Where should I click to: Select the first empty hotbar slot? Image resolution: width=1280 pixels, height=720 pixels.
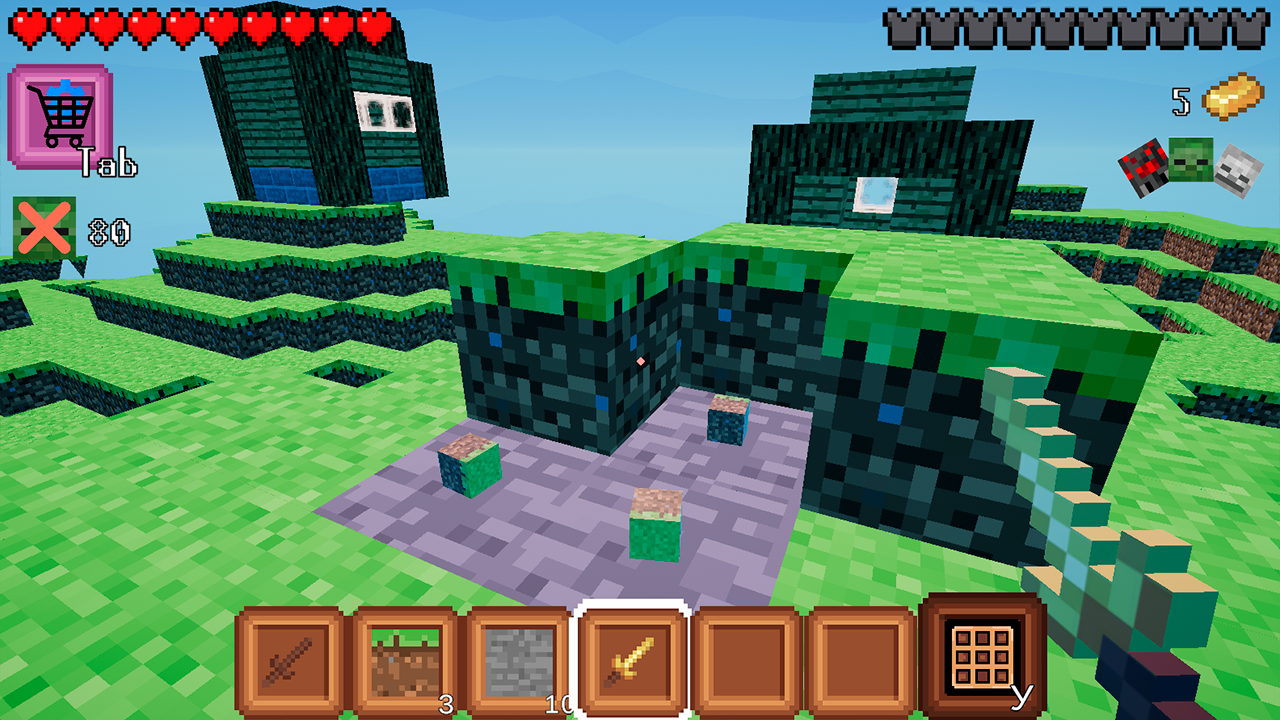(745, 662)
